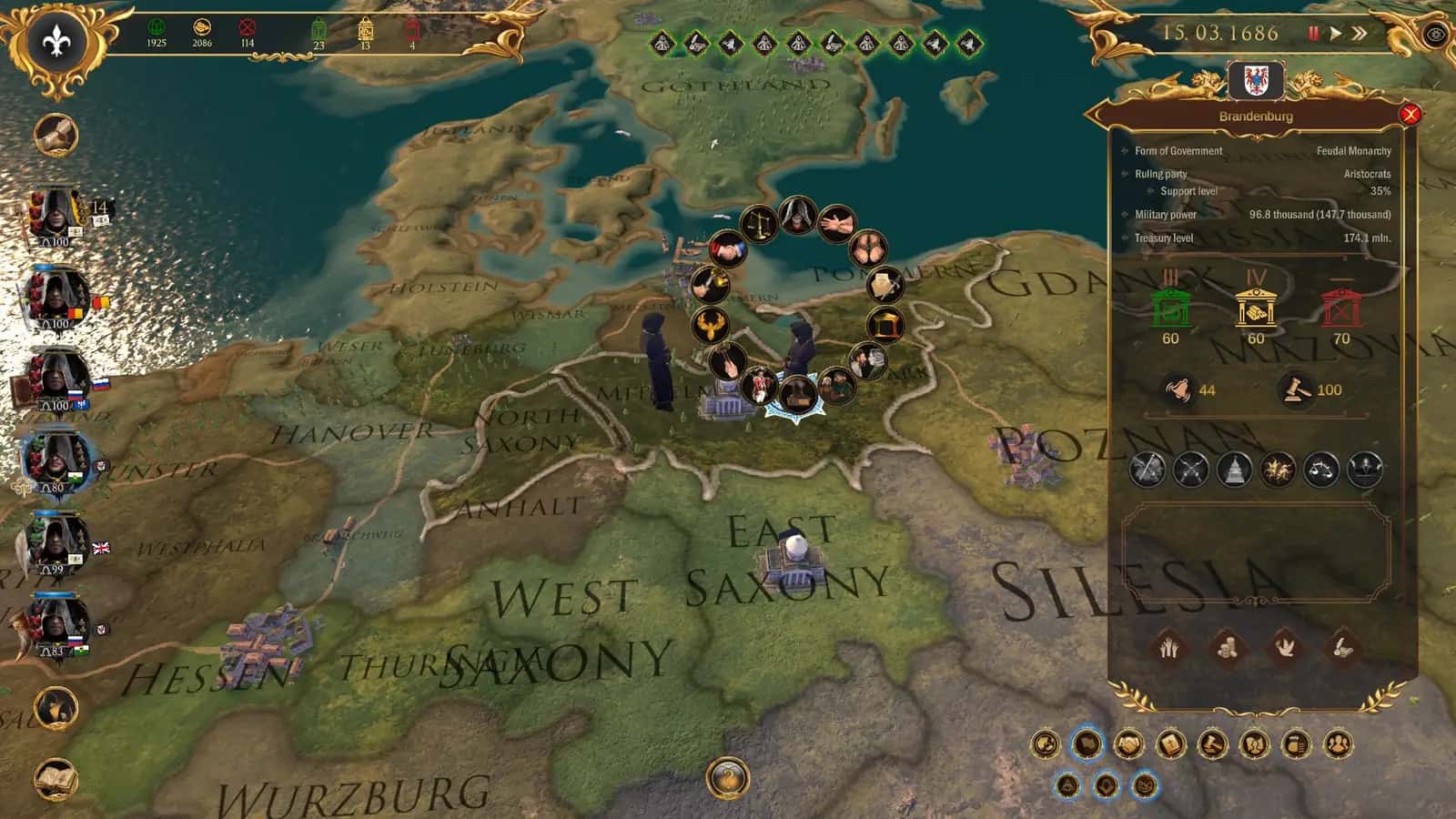This screenshot has width=1456, height=819.
Task: Set game speed to fast forward
Action: (1359, 34)
